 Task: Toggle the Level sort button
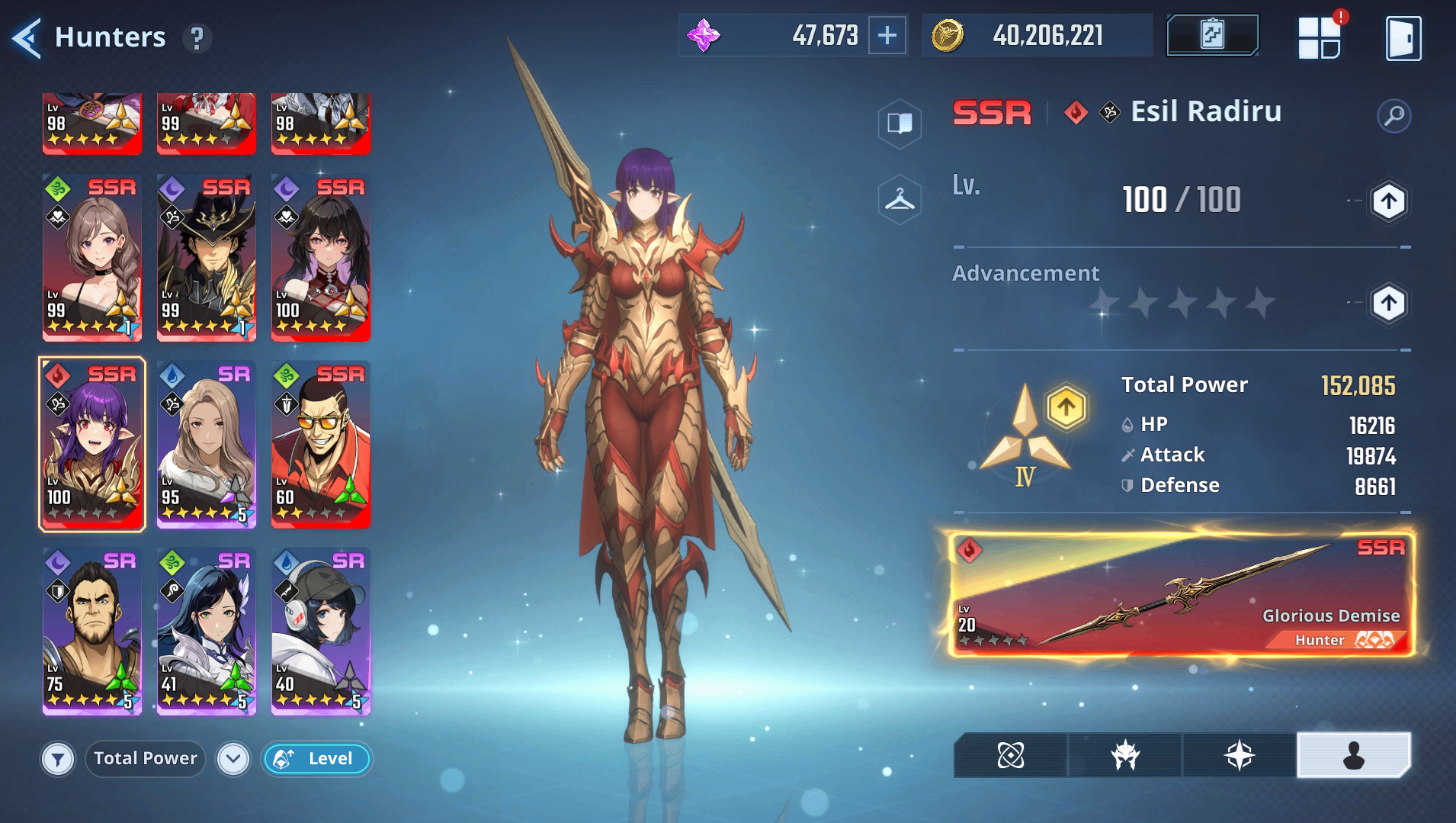pos(316,759)
